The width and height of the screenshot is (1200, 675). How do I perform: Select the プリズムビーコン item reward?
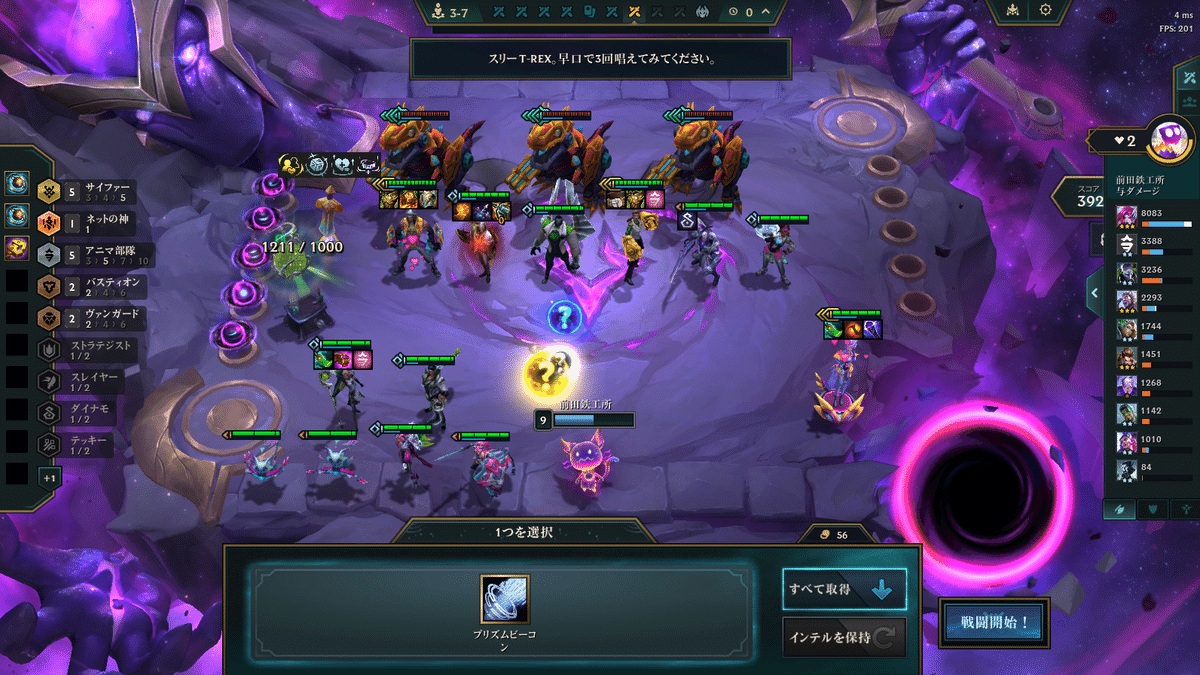[x=504, y=599]
